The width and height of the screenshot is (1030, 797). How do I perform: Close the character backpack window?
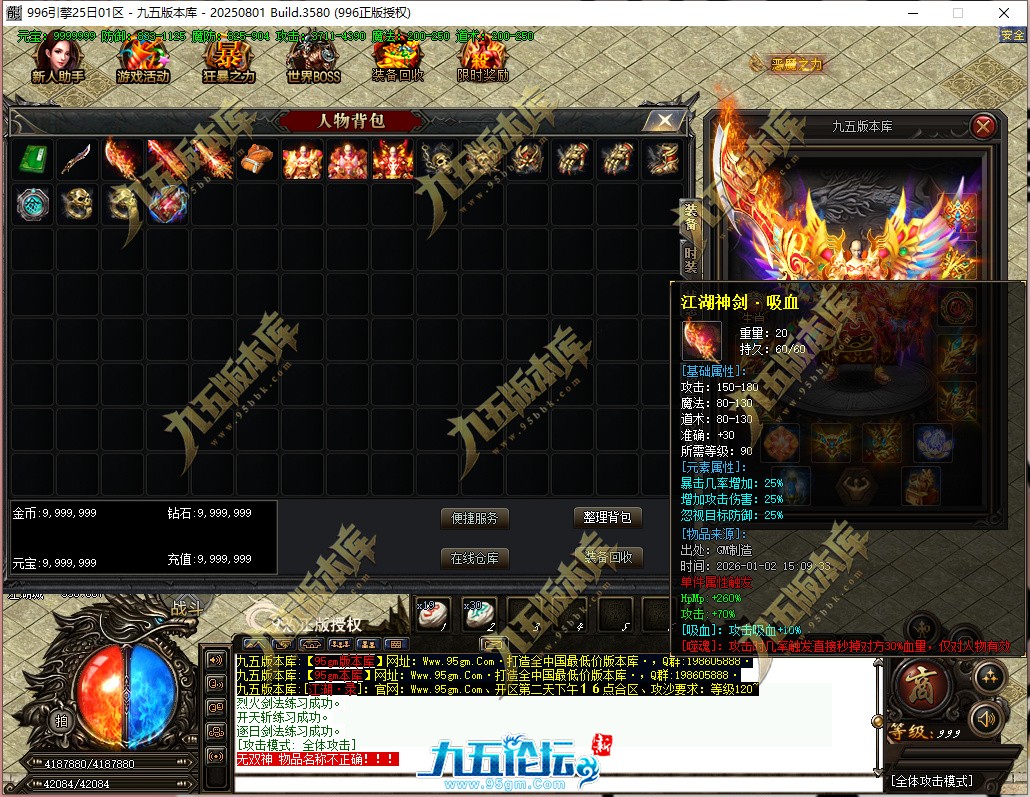pyautogui.click(x=663, y=121)
